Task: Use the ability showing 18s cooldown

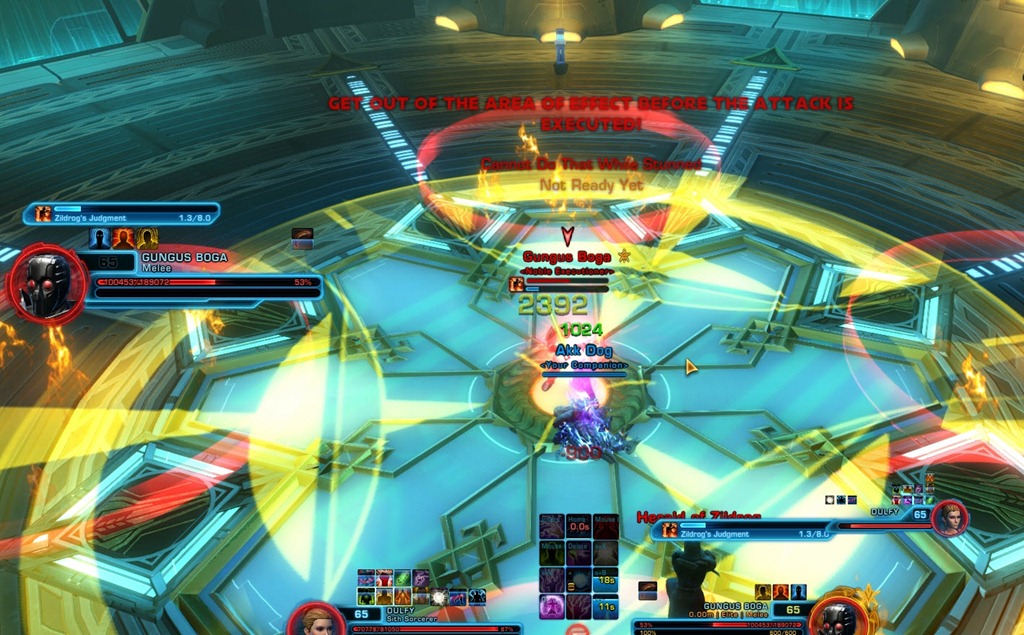Action: pyautogui.click(x=604, y=580)
